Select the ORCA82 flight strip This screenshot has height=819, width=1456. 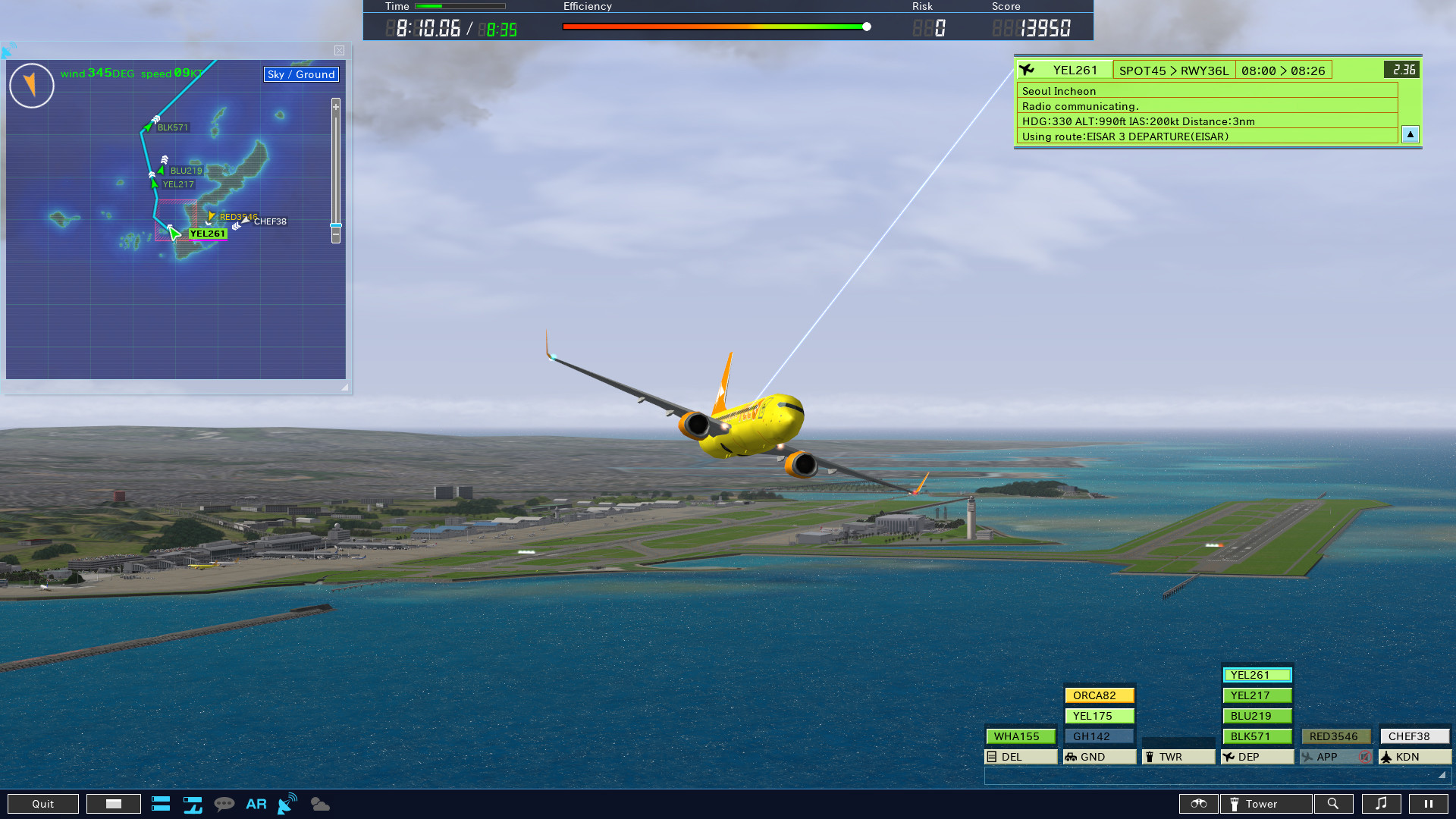click(x=1099, y=695)
